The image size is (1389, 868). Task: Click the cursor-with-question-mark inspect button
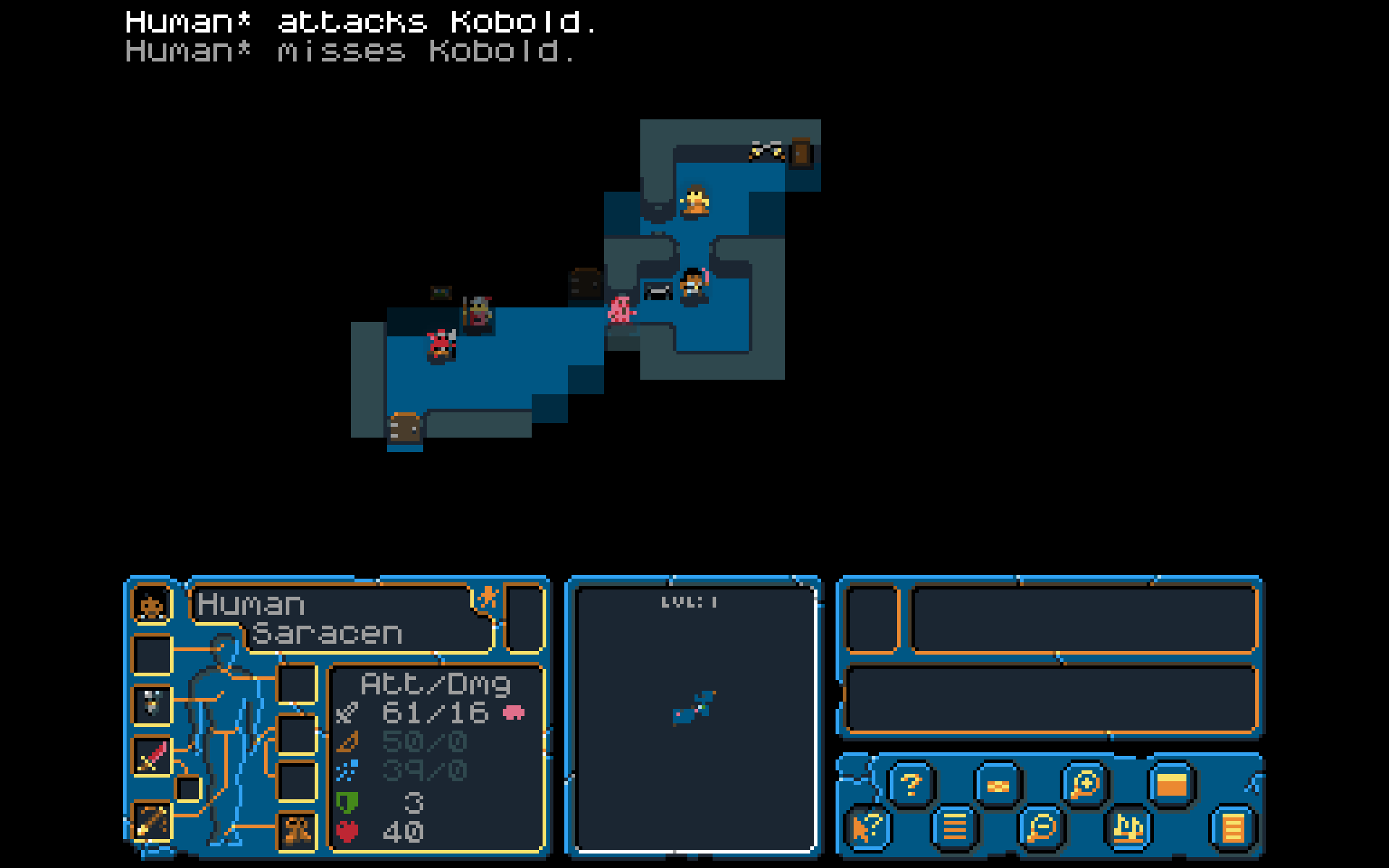click(867, 827)
